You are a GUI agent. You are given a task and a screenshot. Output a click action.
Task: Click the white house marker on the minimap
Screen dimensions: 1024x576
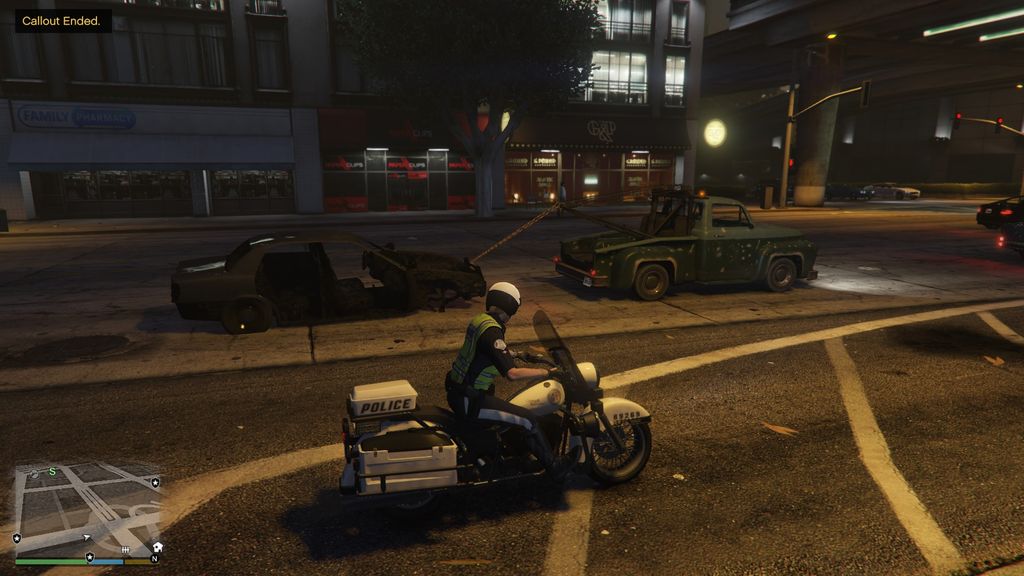tap(157, 547)
